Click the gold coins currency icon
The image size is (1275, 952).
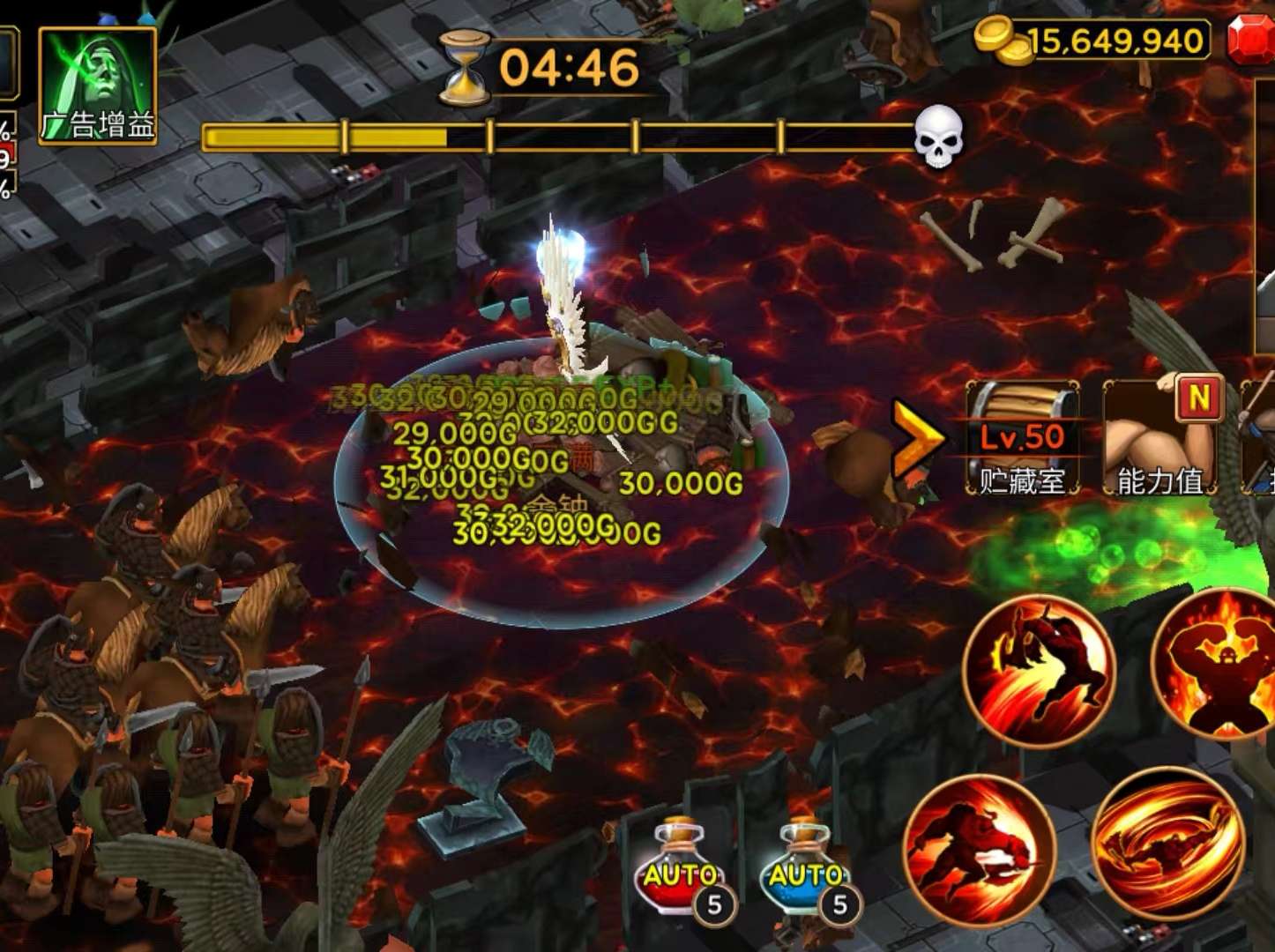coord(1004,41)
